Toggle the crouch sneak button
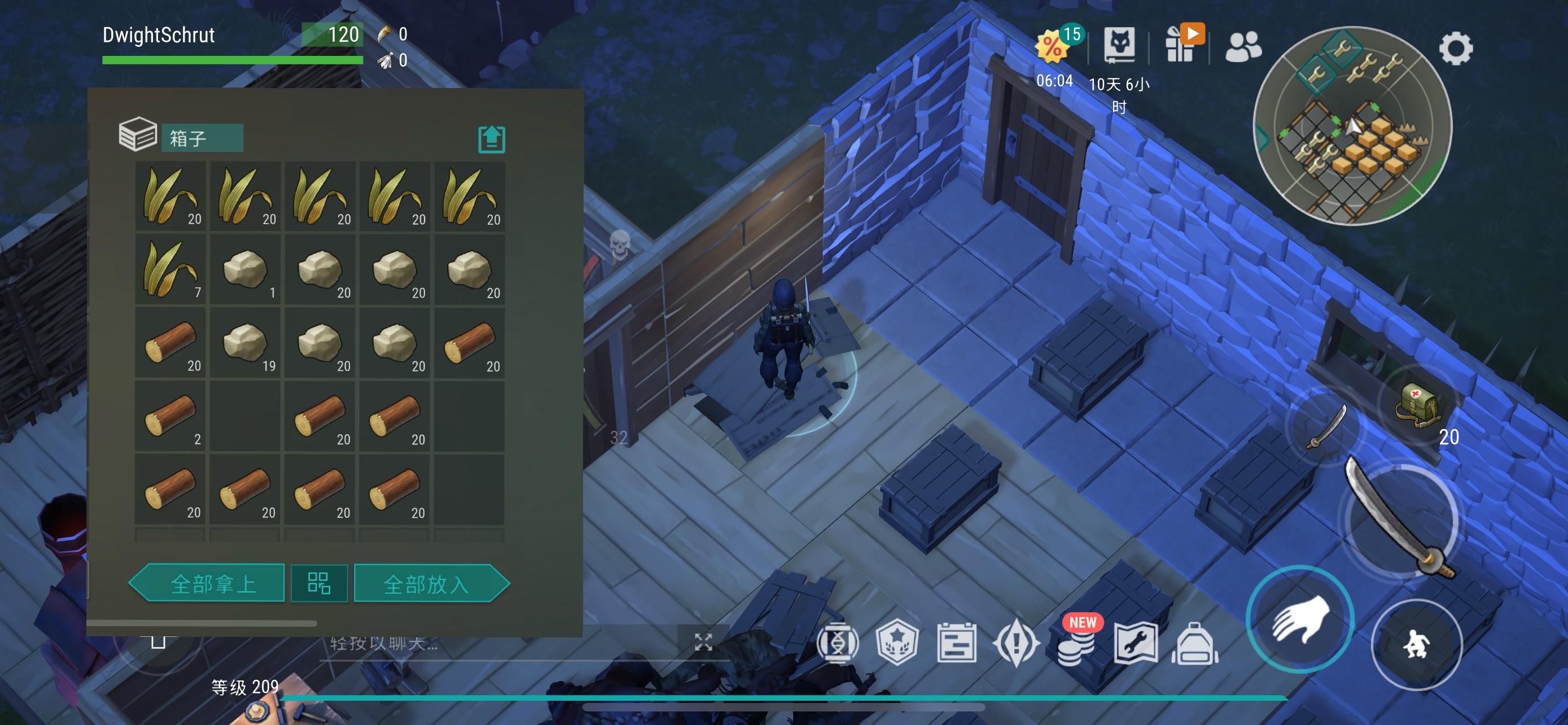This screenshot has height=725, width=1568. tap(1416, 644)
